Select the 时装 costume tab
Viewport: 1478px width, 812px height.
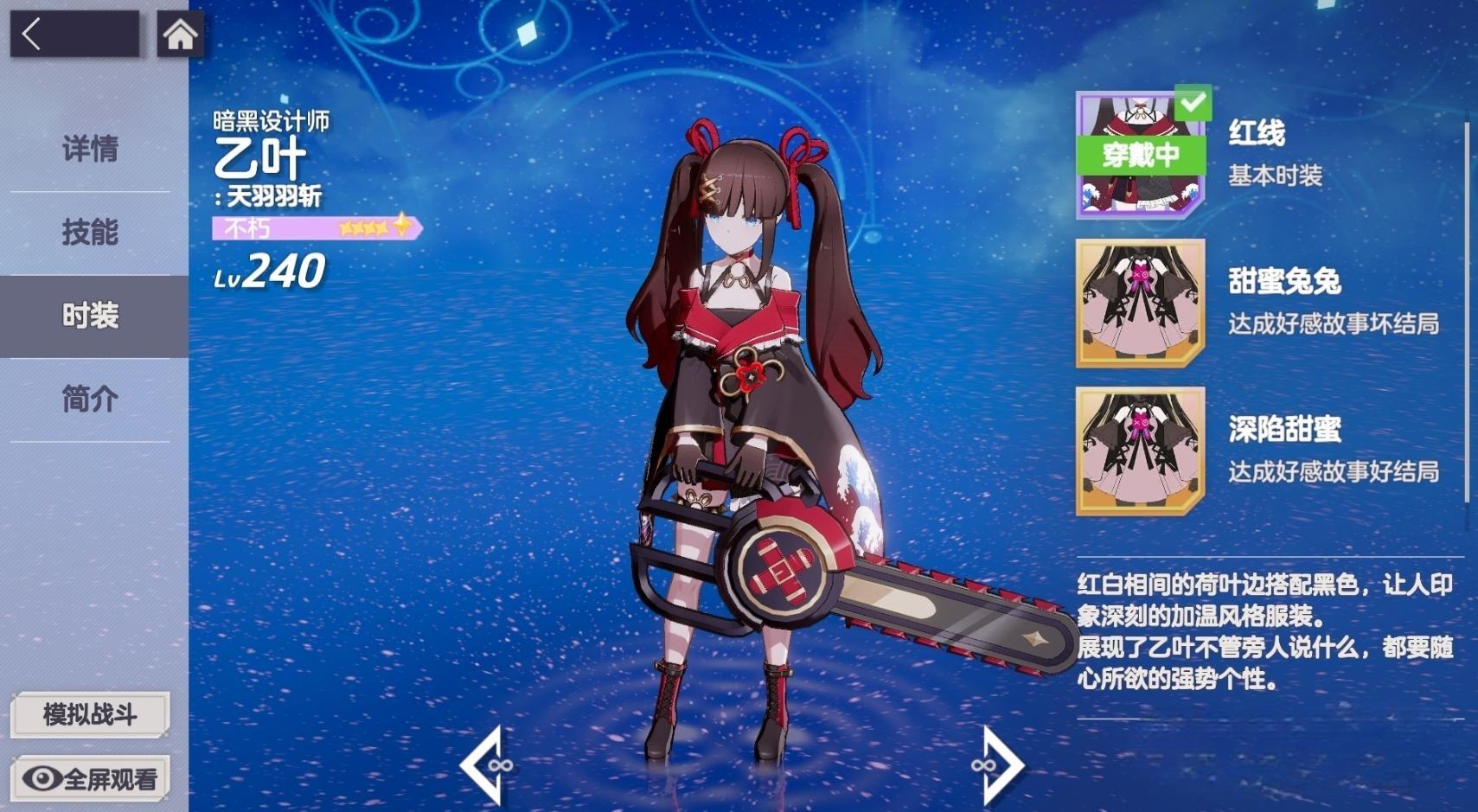coord(90,316)
